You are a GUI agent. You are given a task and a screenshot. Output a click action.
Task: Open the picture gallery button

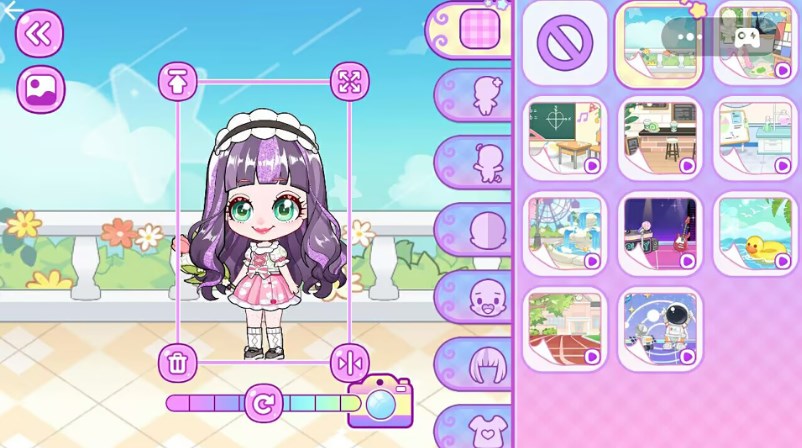[41, 89]
